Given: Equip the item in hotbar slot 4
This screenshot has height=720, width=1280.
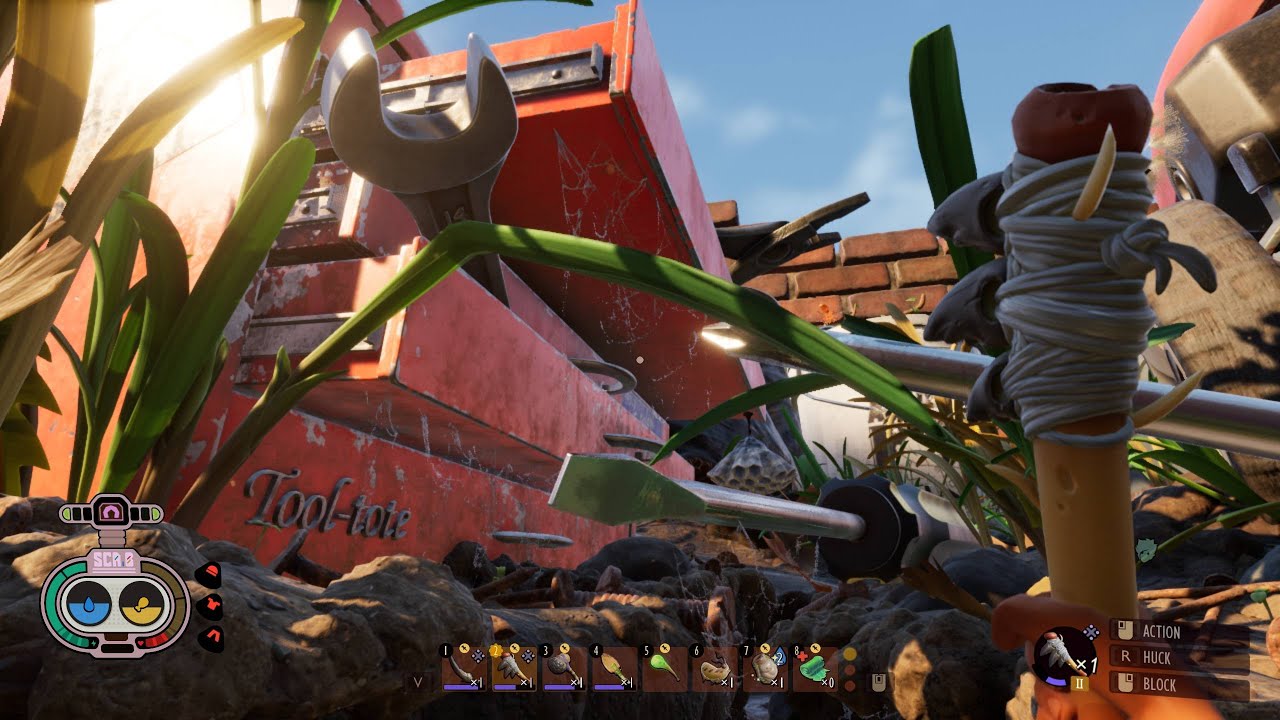Looking at the screenshot, I should pyautogui.click(x=614, y=668).
